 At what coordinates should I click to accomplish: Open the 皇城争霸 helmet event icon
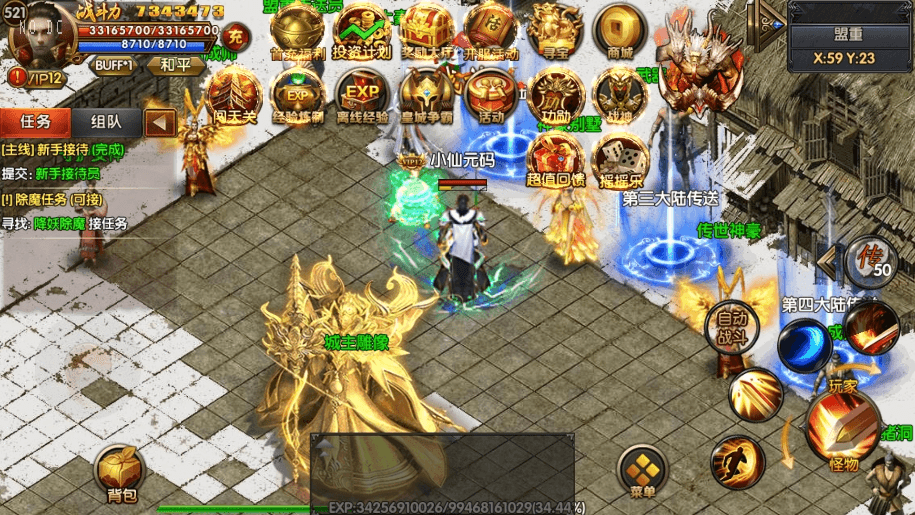(426, 95)
